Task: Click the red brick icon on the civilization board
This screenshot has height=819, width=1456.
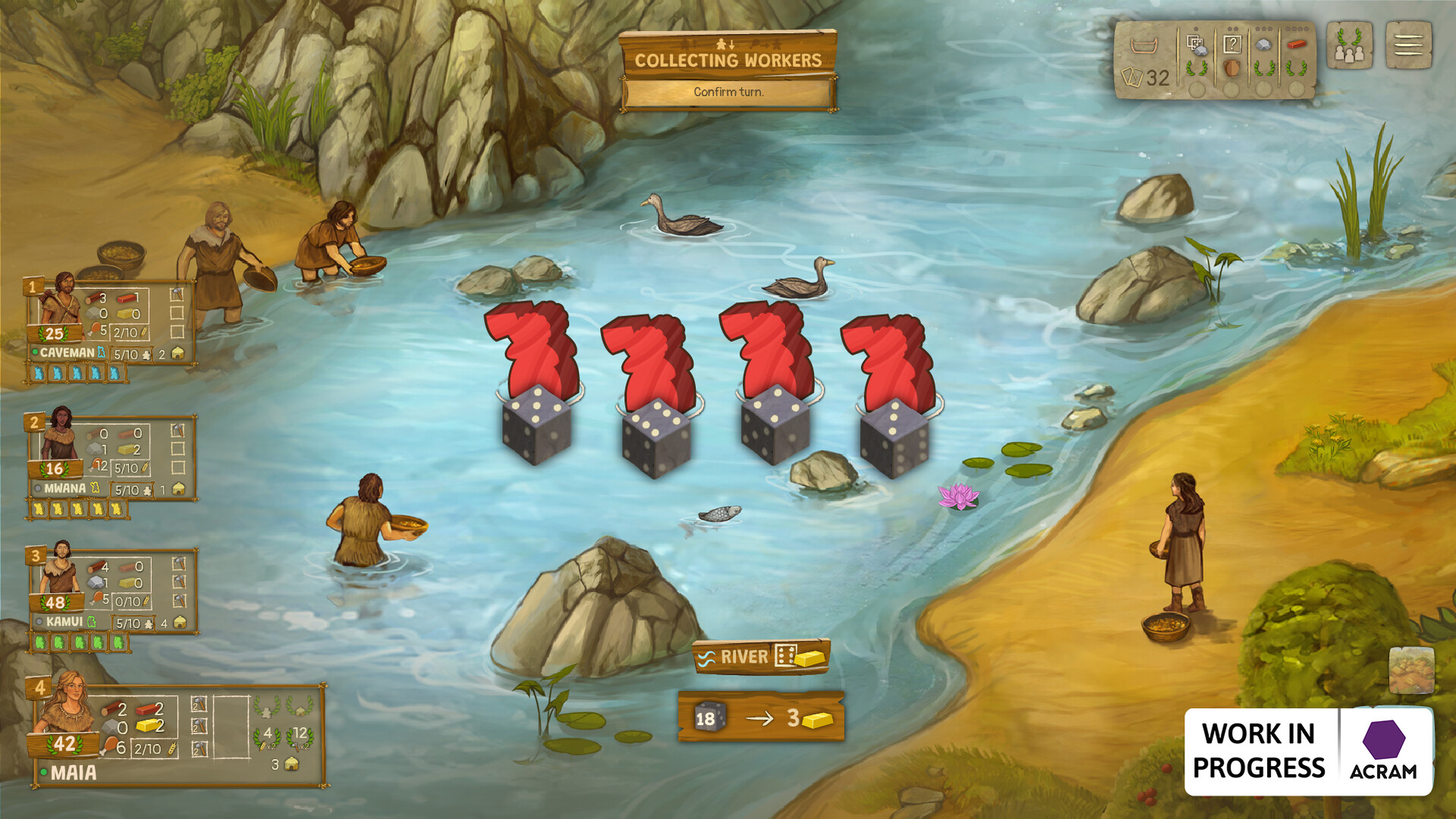Action: click(x=1297, y=44)
